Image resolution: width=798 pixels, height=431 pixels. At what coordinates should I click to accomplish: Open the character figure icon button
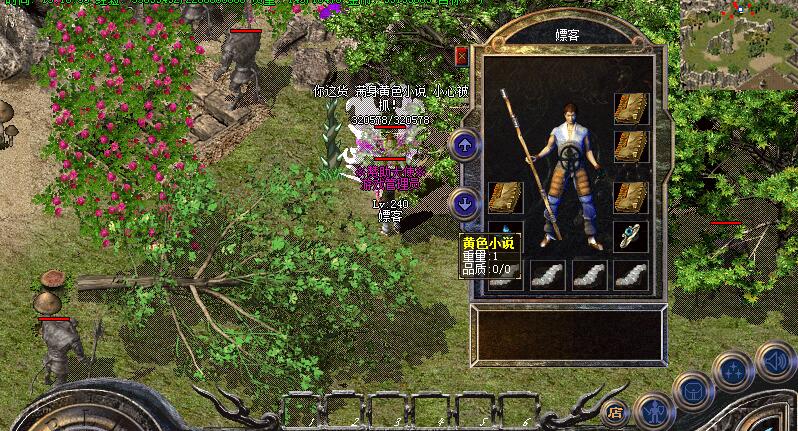pos(653,409)
